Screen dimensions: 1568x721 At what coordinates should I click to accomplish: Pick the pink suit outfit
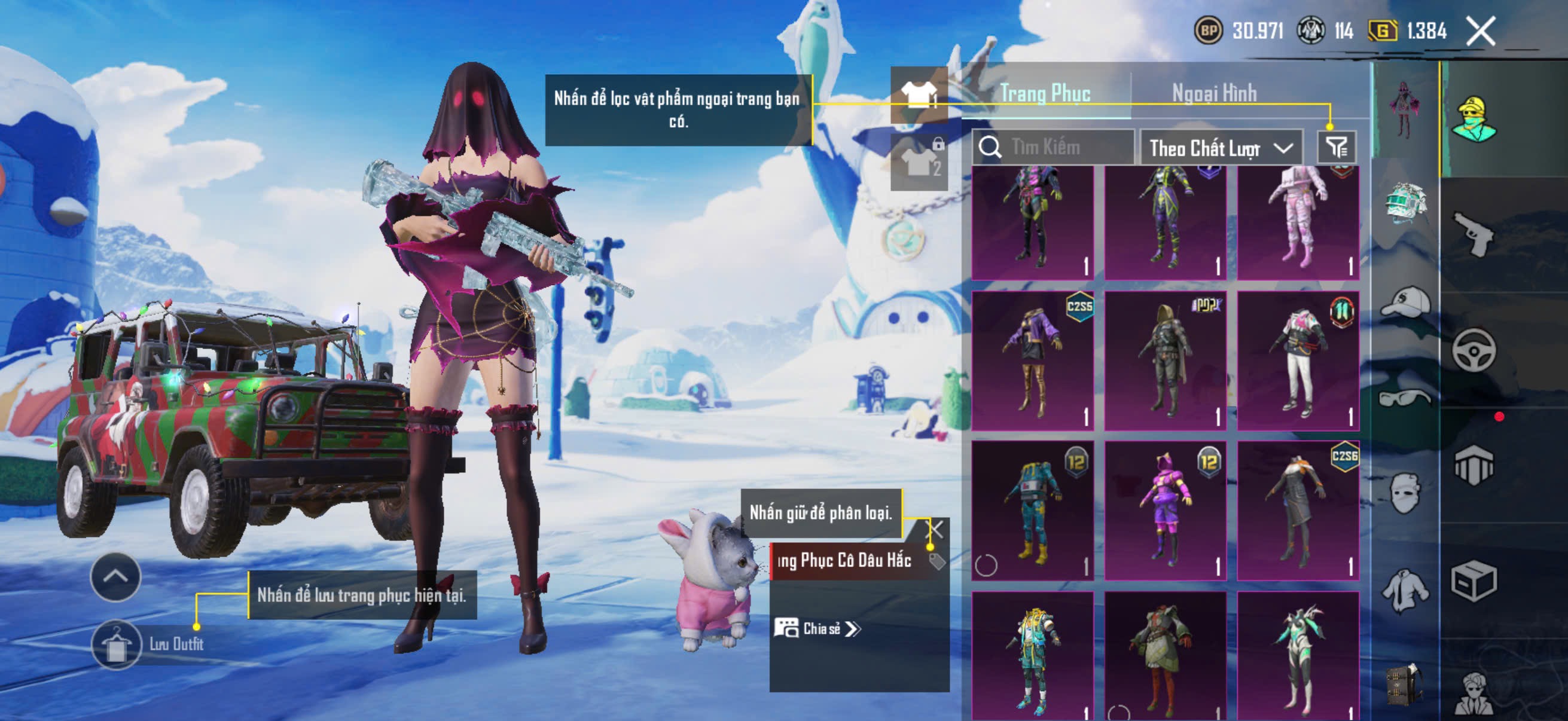coord(1298,222)
